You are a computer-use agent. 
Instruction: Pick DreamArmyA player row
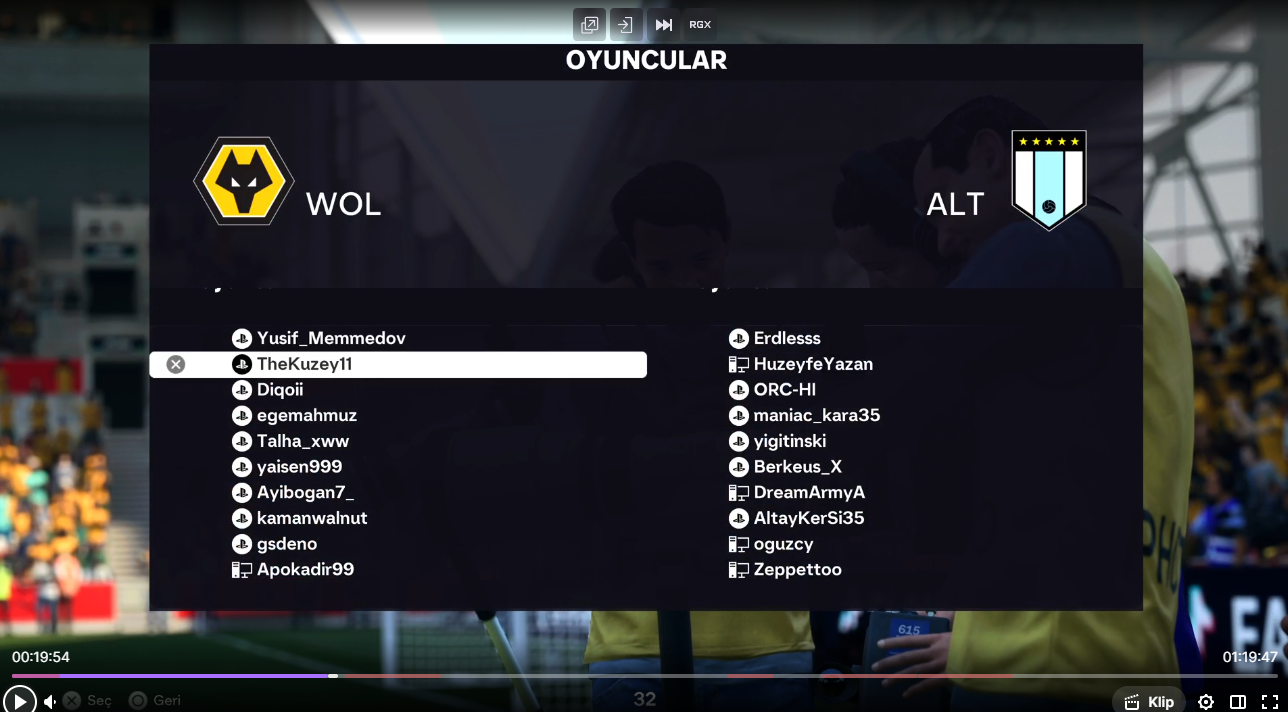808,493
